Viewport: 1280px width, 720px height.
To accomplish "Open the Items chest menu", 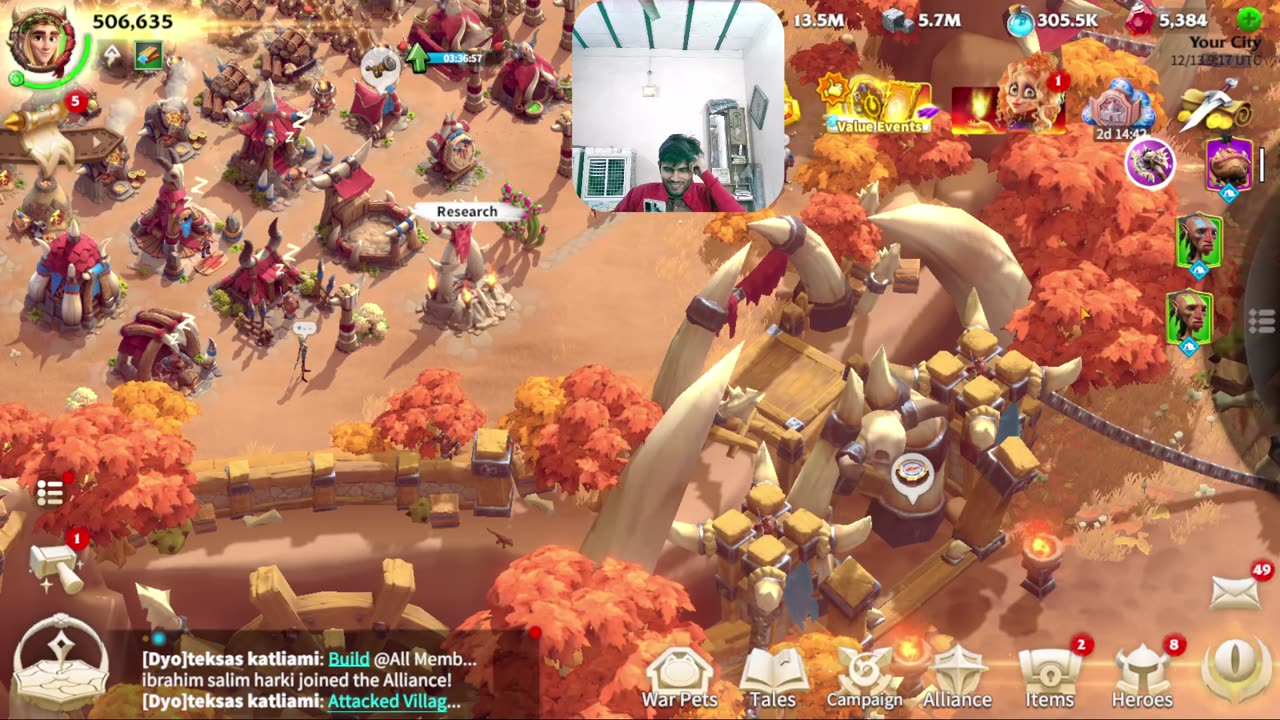I will pos(1050,675).
